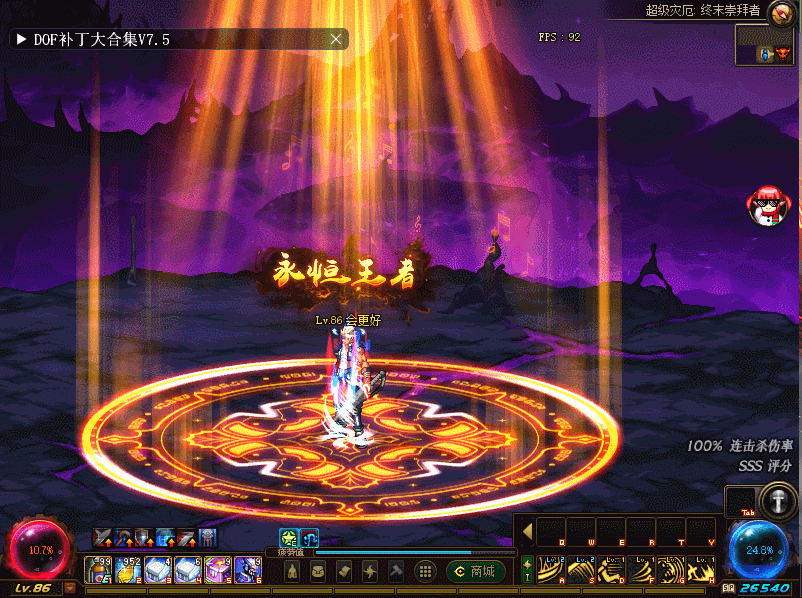Use the potion bottle in quick slot 1
The width and height of the screenshot is (802, 598).
(x=98, y=570)
